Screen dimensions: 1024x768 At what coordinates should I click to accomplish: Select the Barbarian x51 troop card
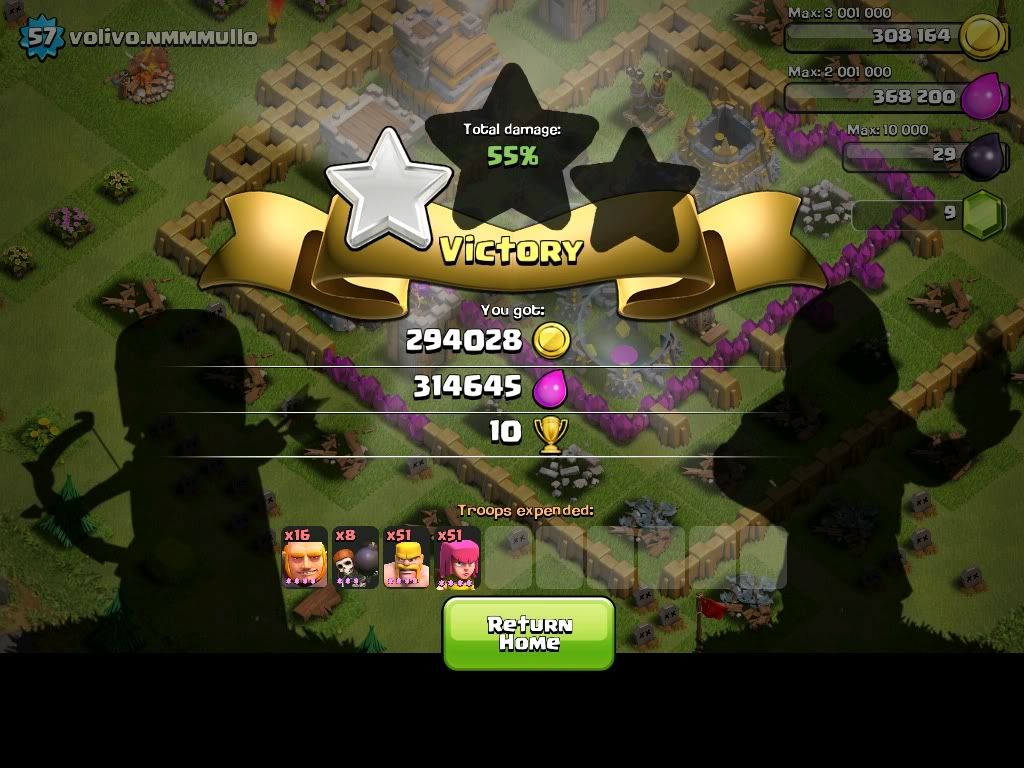(407, 557)
